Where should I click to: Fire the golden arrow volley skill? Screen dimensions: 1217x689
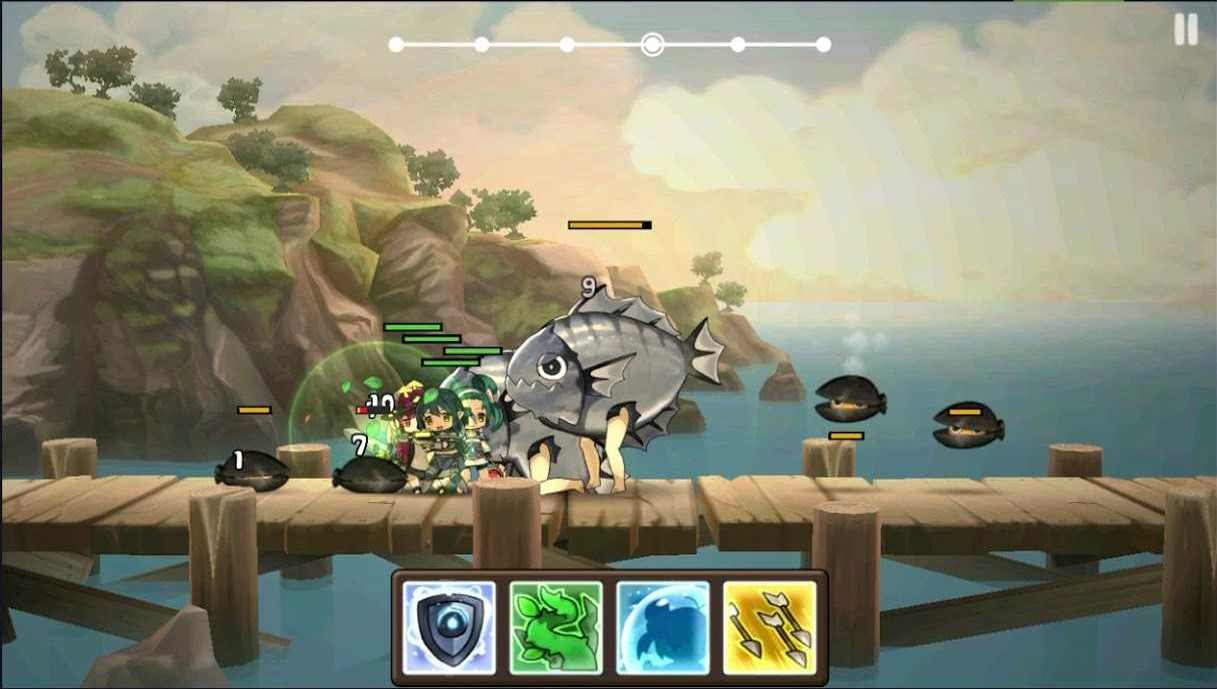point(769,627)
